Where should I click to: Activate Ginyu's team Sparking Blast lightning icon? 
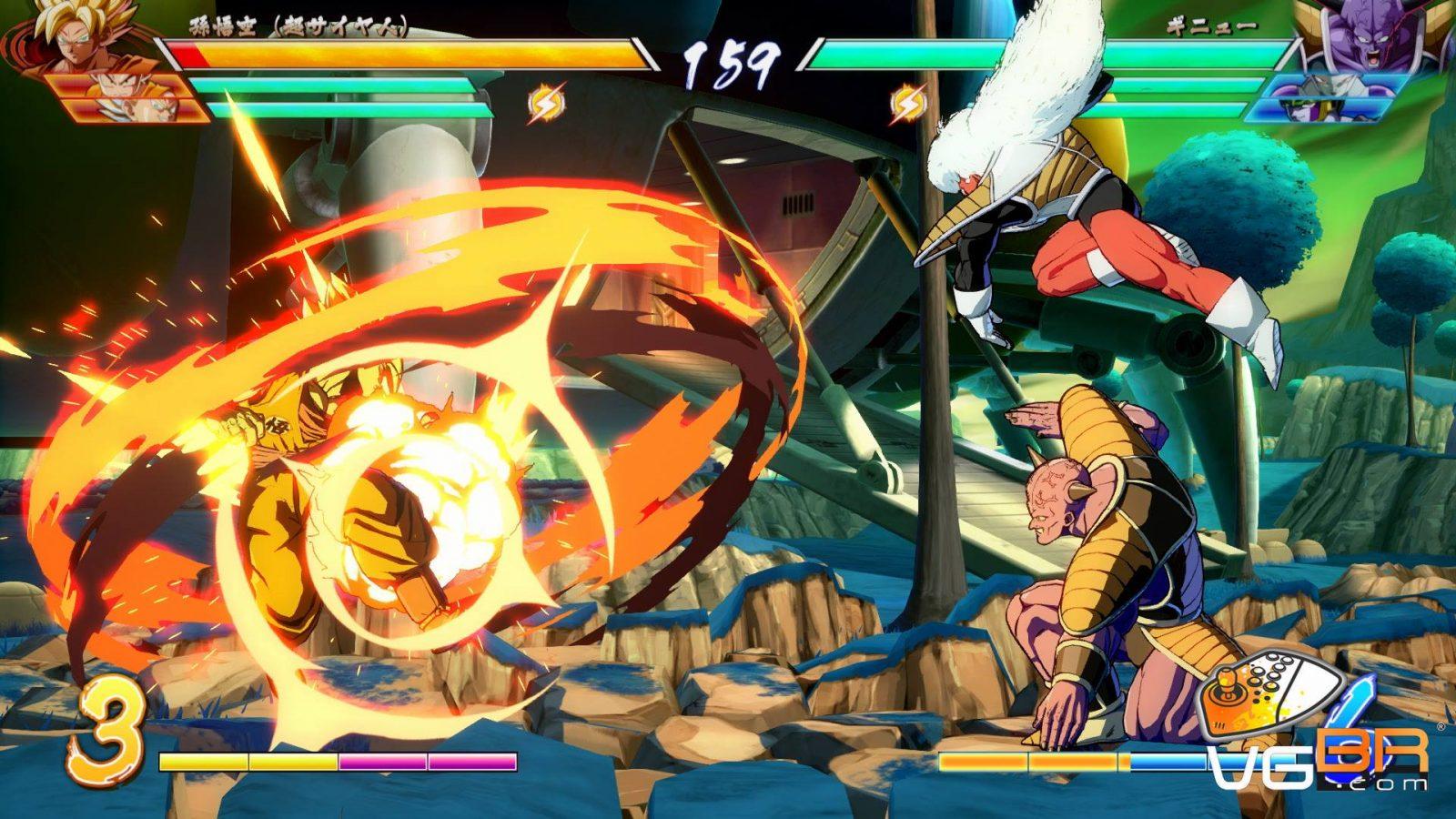(x=906, y=103)
